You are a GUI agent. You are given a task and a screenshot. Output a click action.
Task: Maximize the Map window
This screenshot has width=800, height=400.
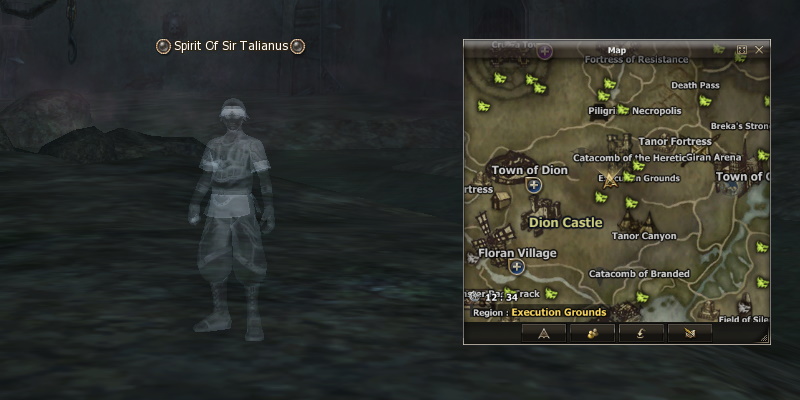pyautogui.click(x=742, y=49)
